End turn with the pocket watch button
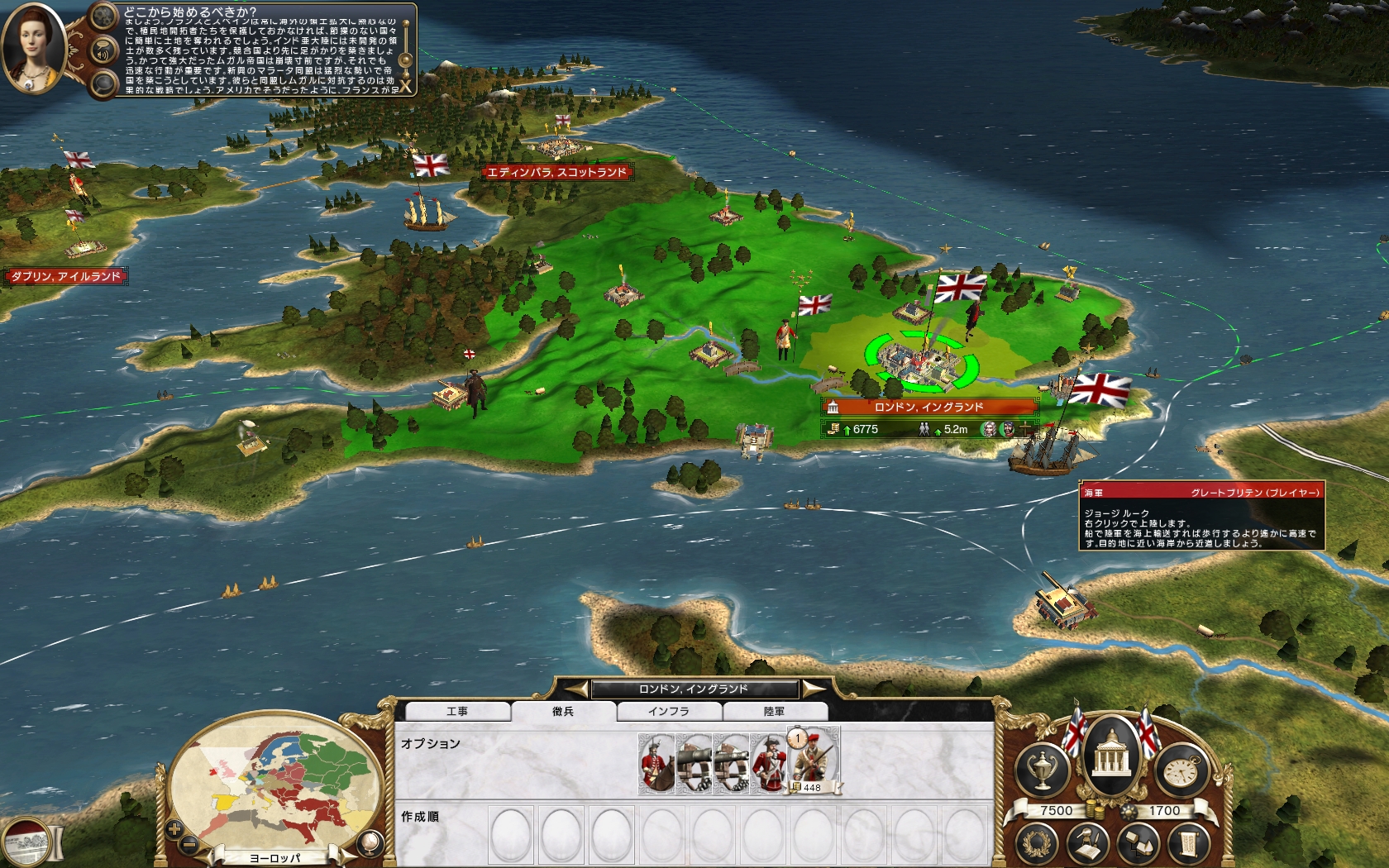This screenshot has width=1389, height=868. tap(1181, 770)
